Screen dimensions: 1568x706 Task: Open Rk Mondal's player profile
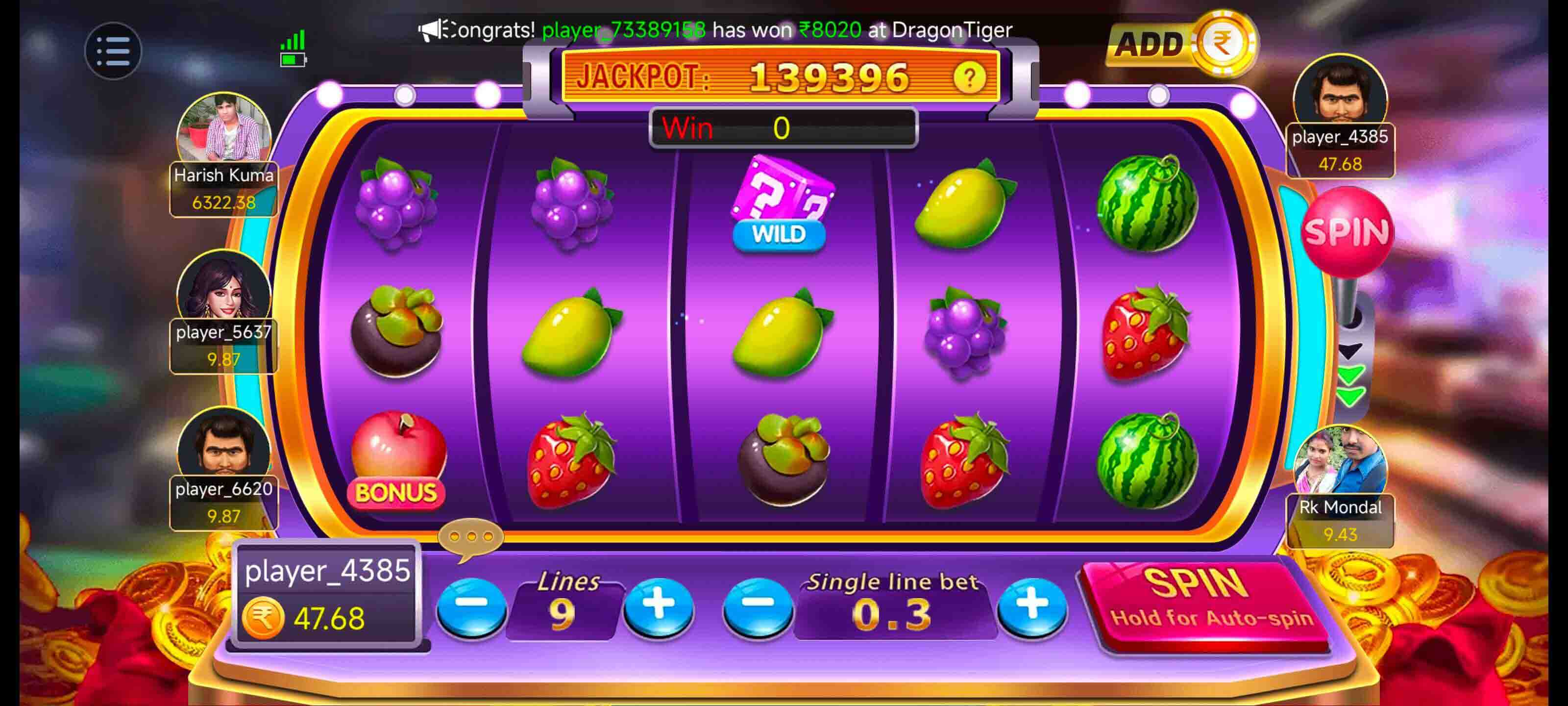point(1340,463)
